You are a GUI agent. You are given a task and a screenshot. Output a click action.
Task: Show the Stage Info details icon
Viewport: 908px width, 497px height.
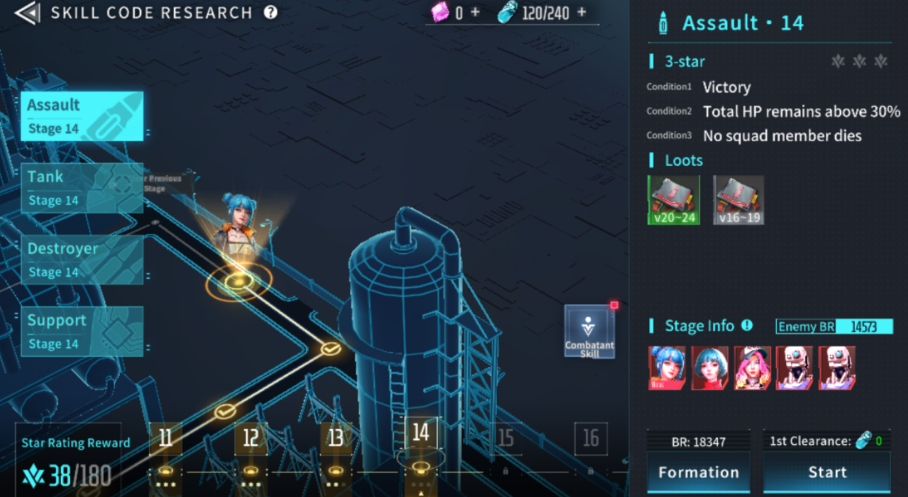point(746,326)
